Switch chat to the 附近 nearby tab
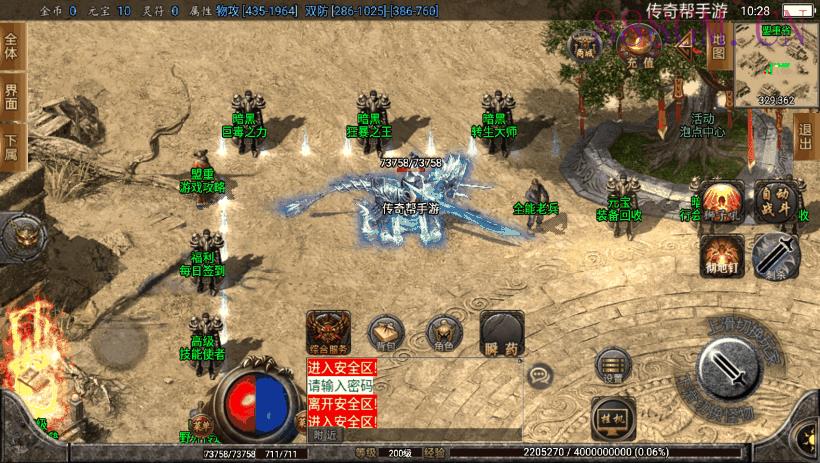Screen dimensions: 820x463 (325, 435)
